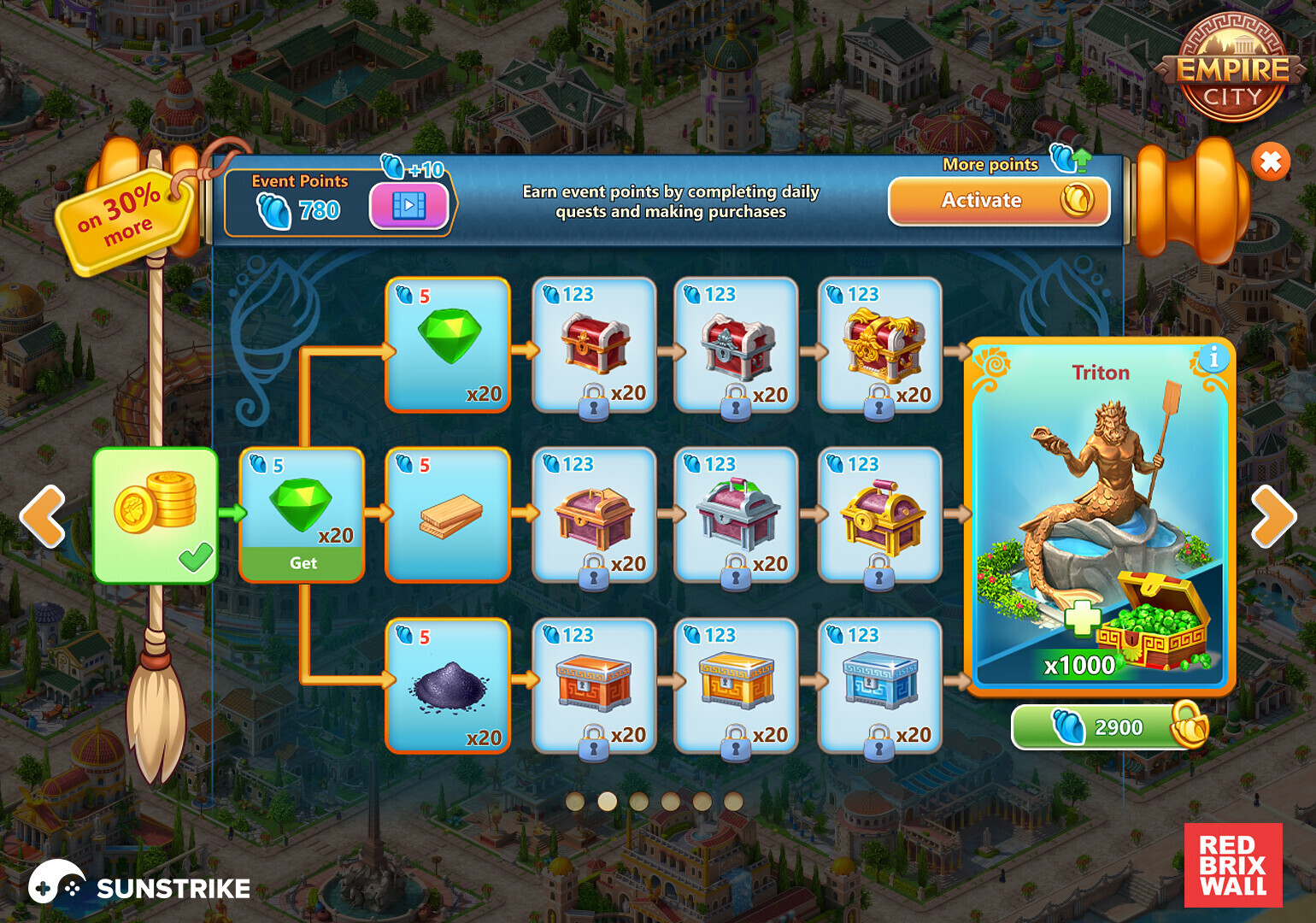The width and height of the screenshot is (1316, 923).
Task: Jump to the first page dot
Action: 575,801
